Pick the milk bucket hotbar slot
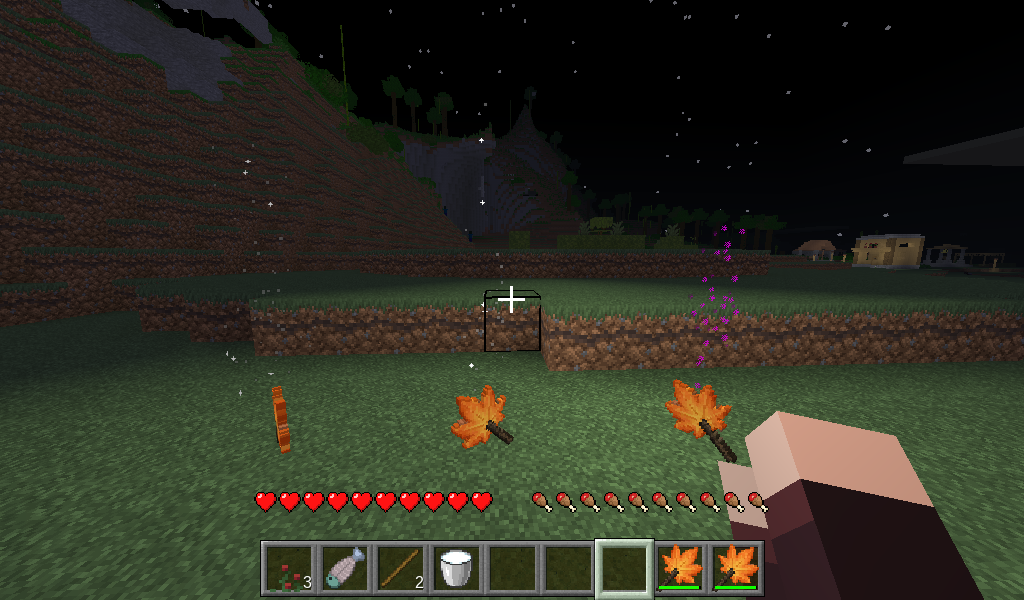 [x=457, y=568]
